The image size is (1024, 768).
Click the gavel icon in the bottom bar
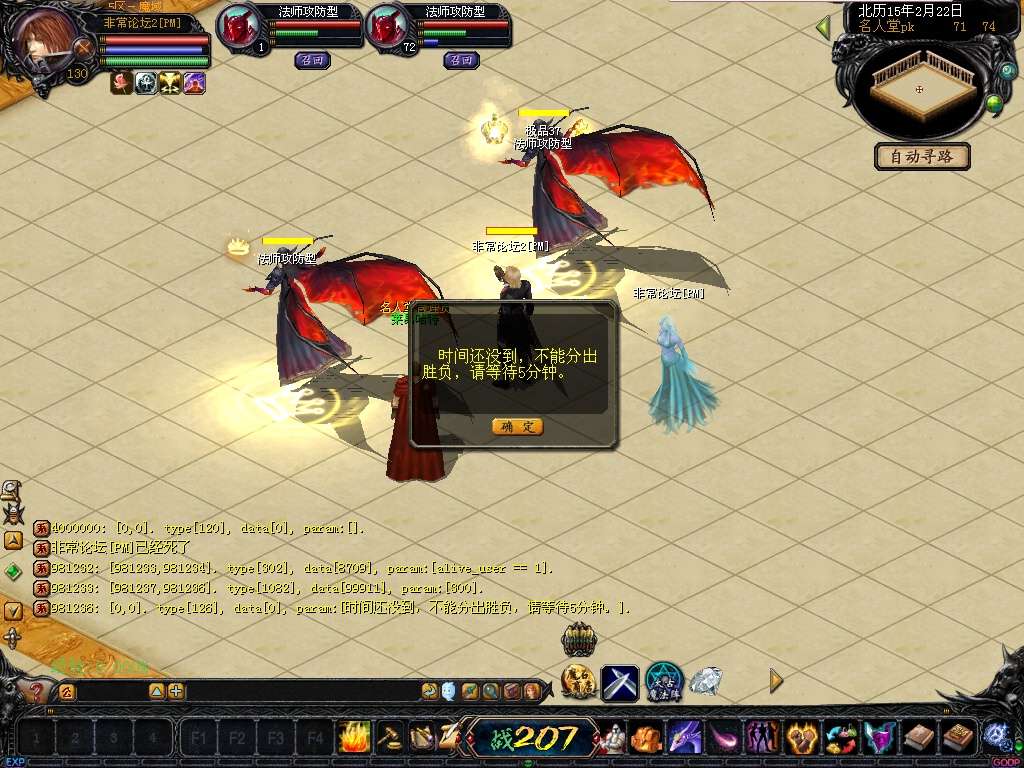click(x=389, y=737)
